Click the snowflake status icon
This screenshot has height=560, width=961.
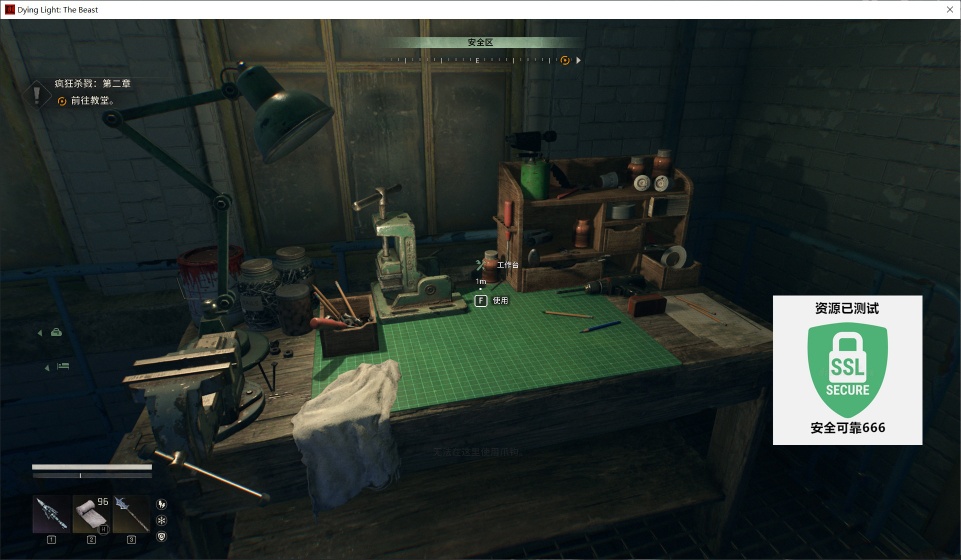162,520
